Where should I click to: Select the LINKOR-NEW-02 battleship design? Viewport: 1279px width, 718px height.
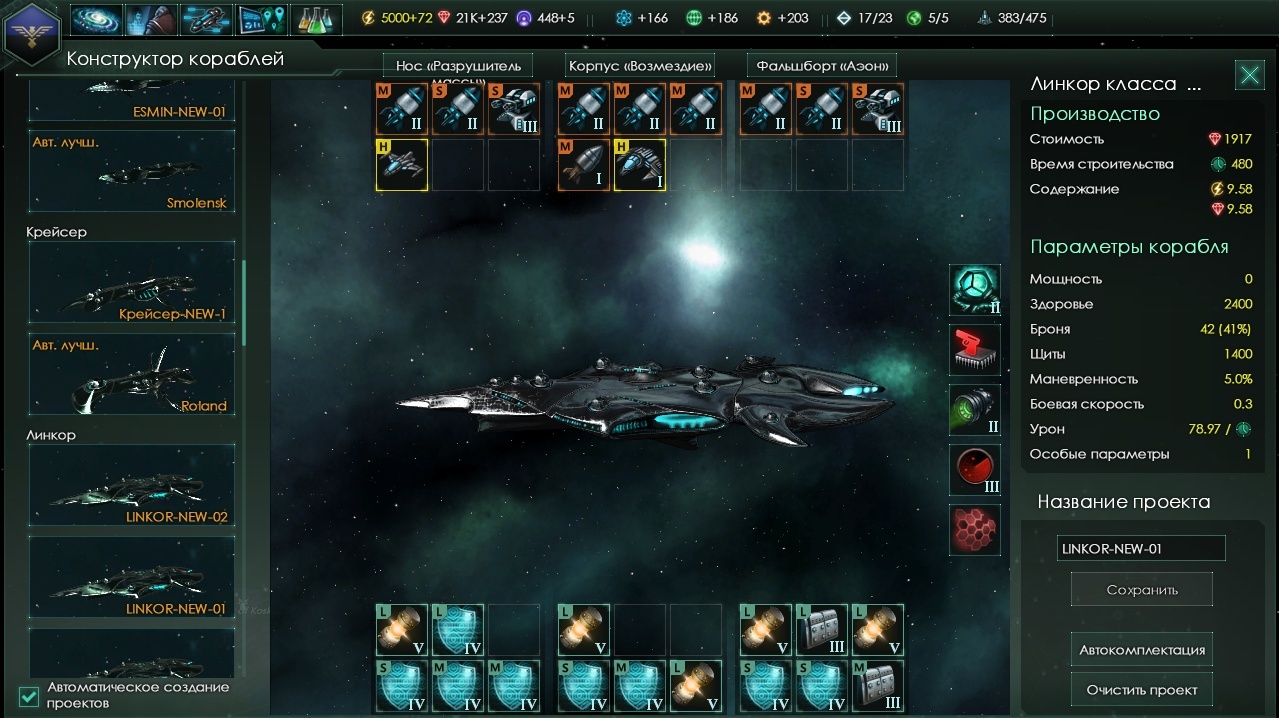click(x=131, y=485)
